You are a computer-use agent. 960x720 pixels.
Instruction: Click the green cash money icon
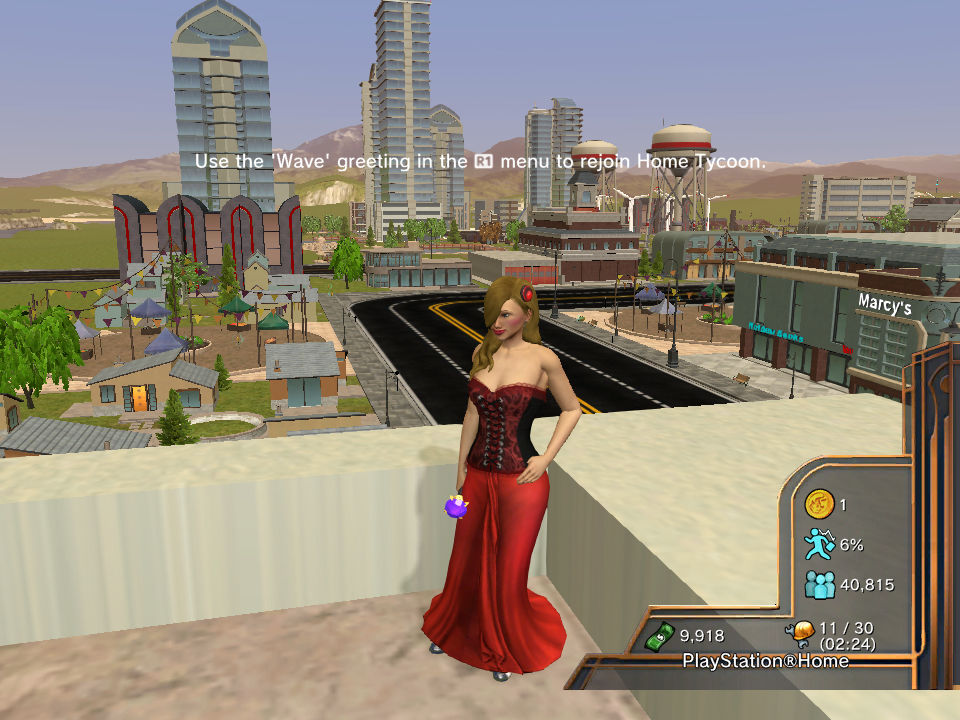click(x=659, y=634)
